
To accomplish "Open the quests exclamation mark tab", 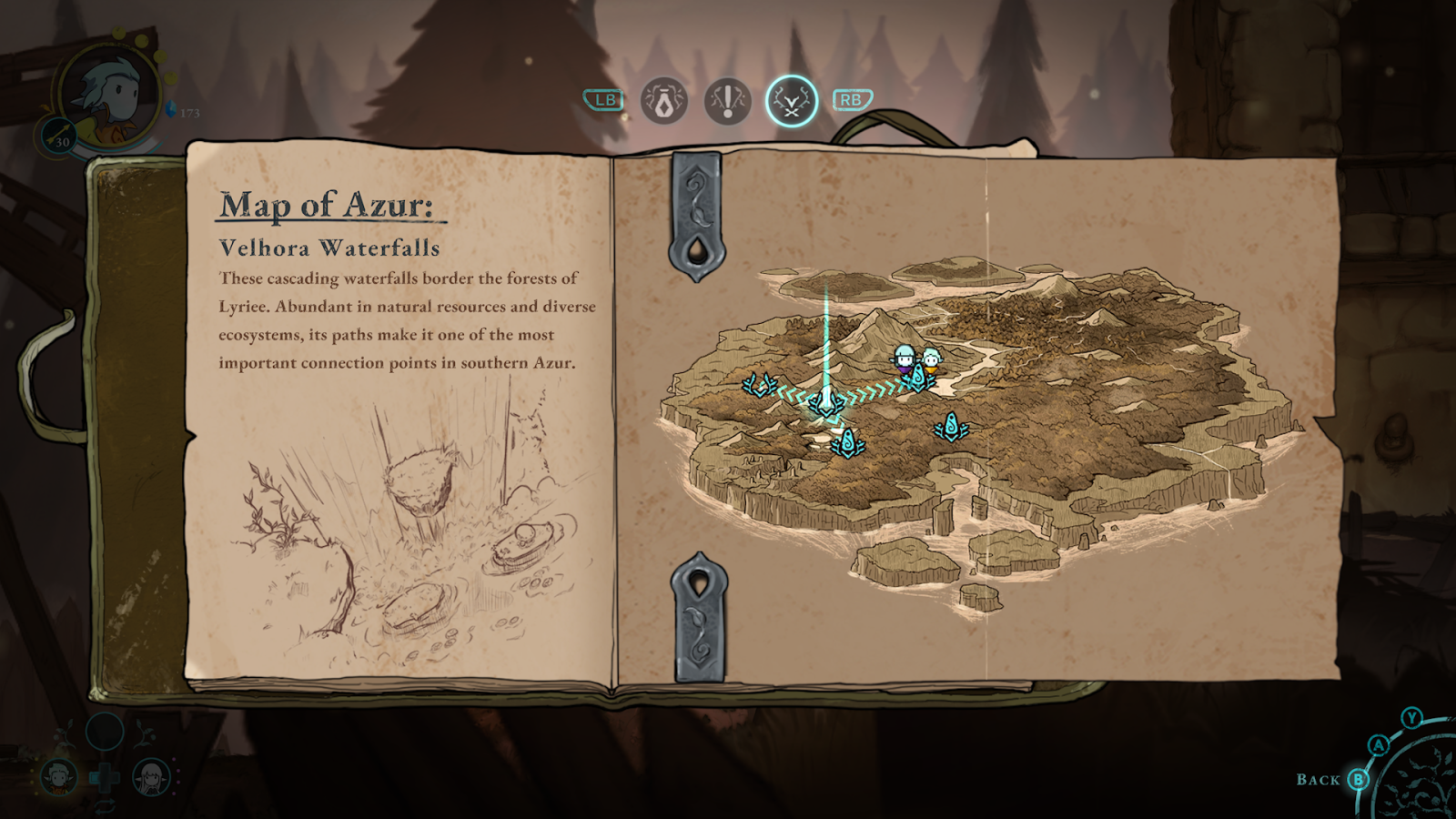I will 727,100.
